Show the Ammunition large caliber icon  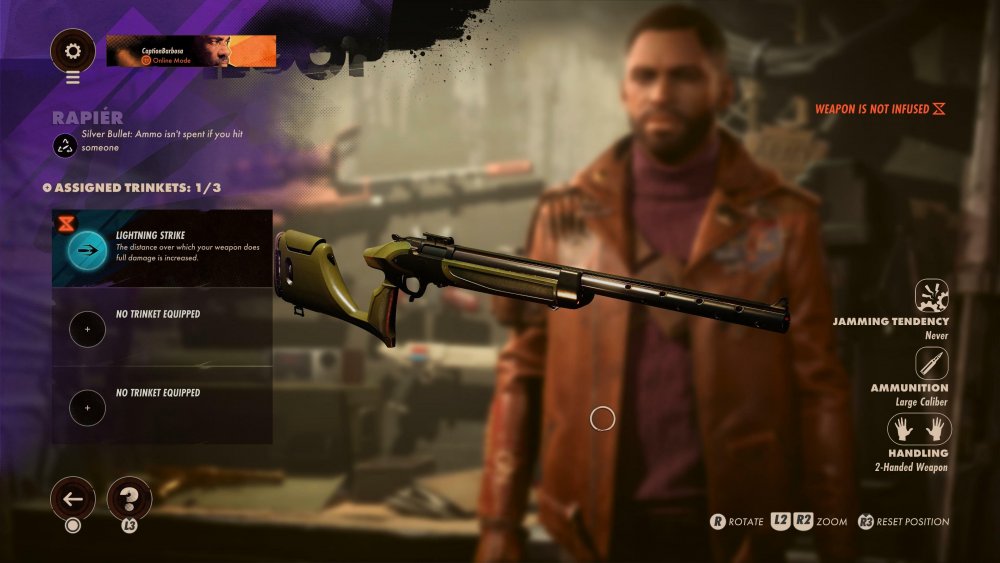pyautogui.click(x=931, y=363)
